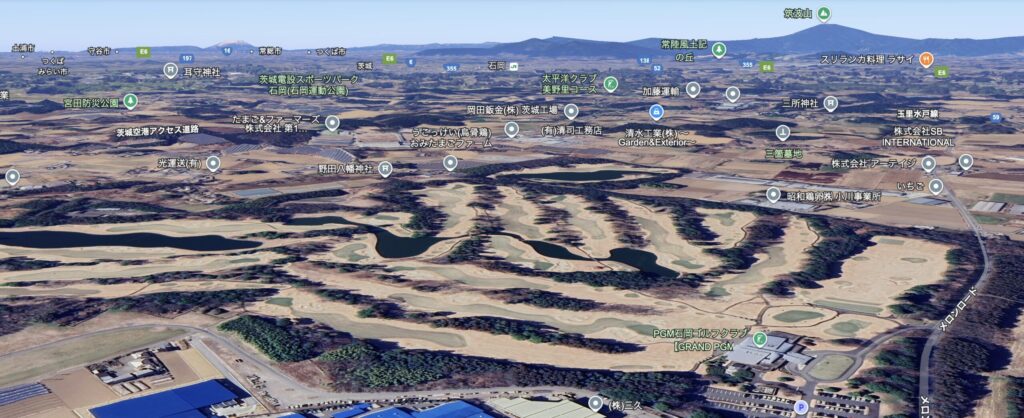The height and width of the screenshot is (418, 1024).
Task: Open the 常陸風土記の丘 park marker
Action: [718, 50]
